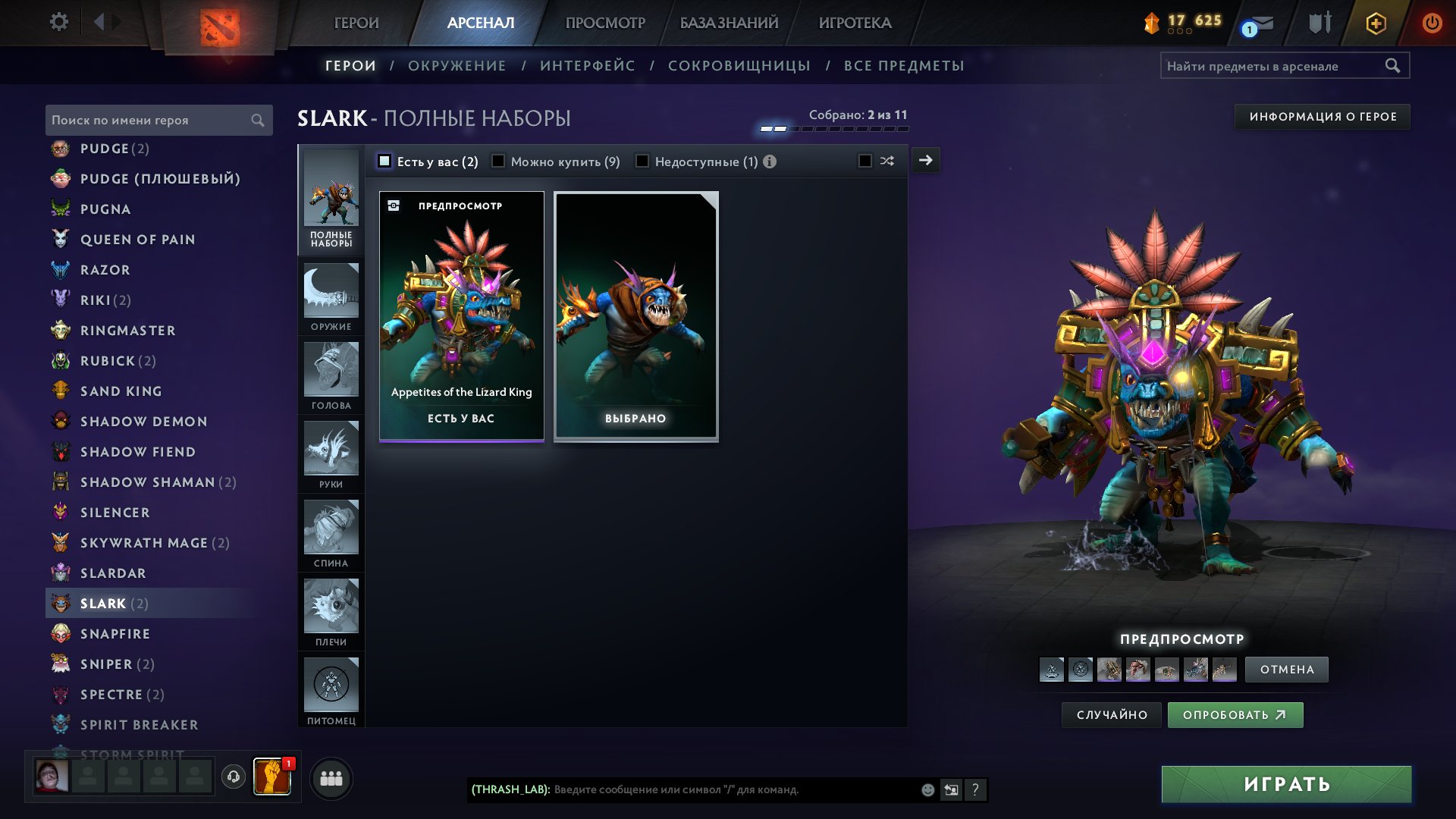
Task: Cancel the preview with ОТМЕНА
Action: click(x=1287, y=670)
